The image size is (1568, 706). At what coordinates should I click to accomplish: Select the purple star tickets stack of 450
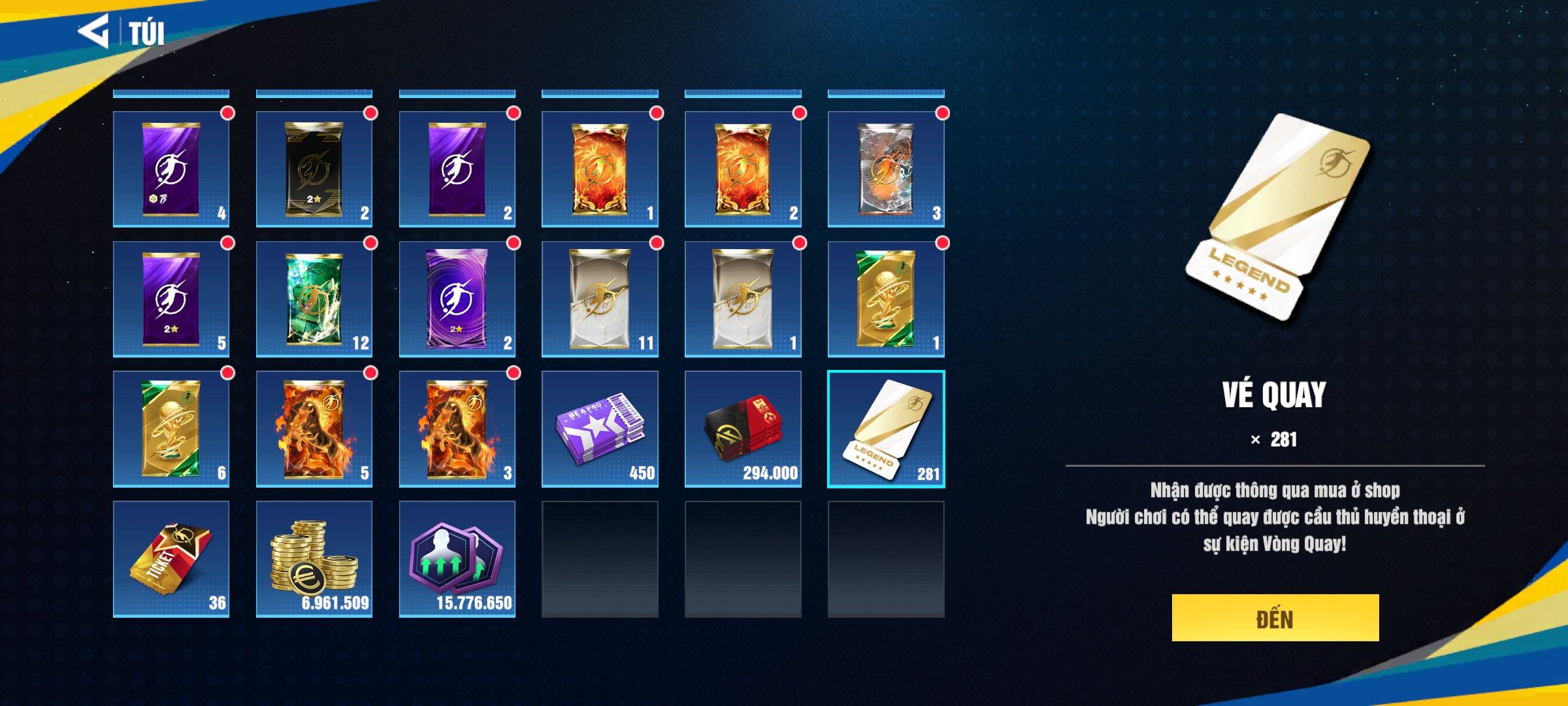599,429
